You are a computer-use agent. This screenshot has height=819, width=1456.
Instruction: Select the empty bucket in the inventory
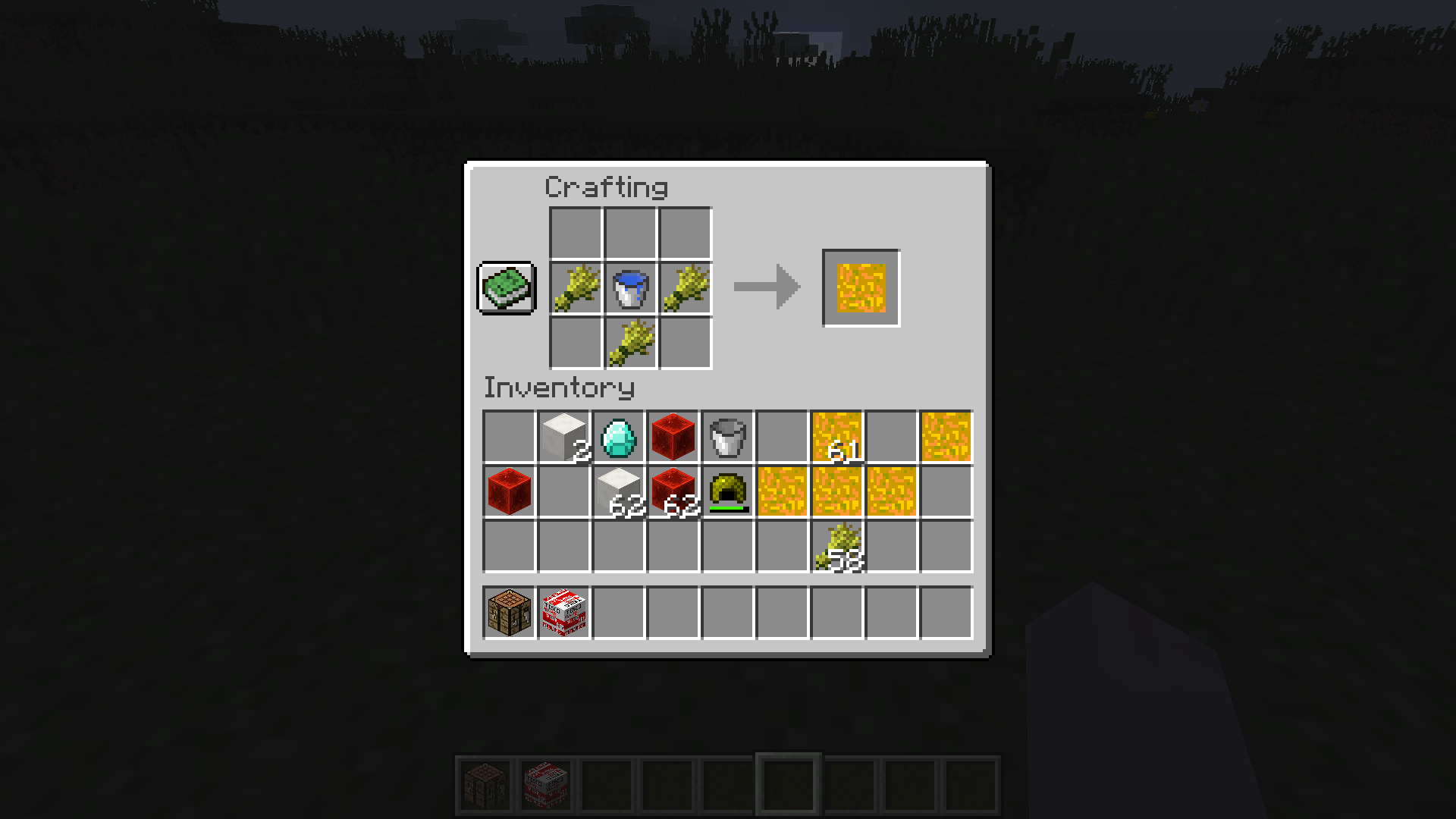click(x=729, y=434)
